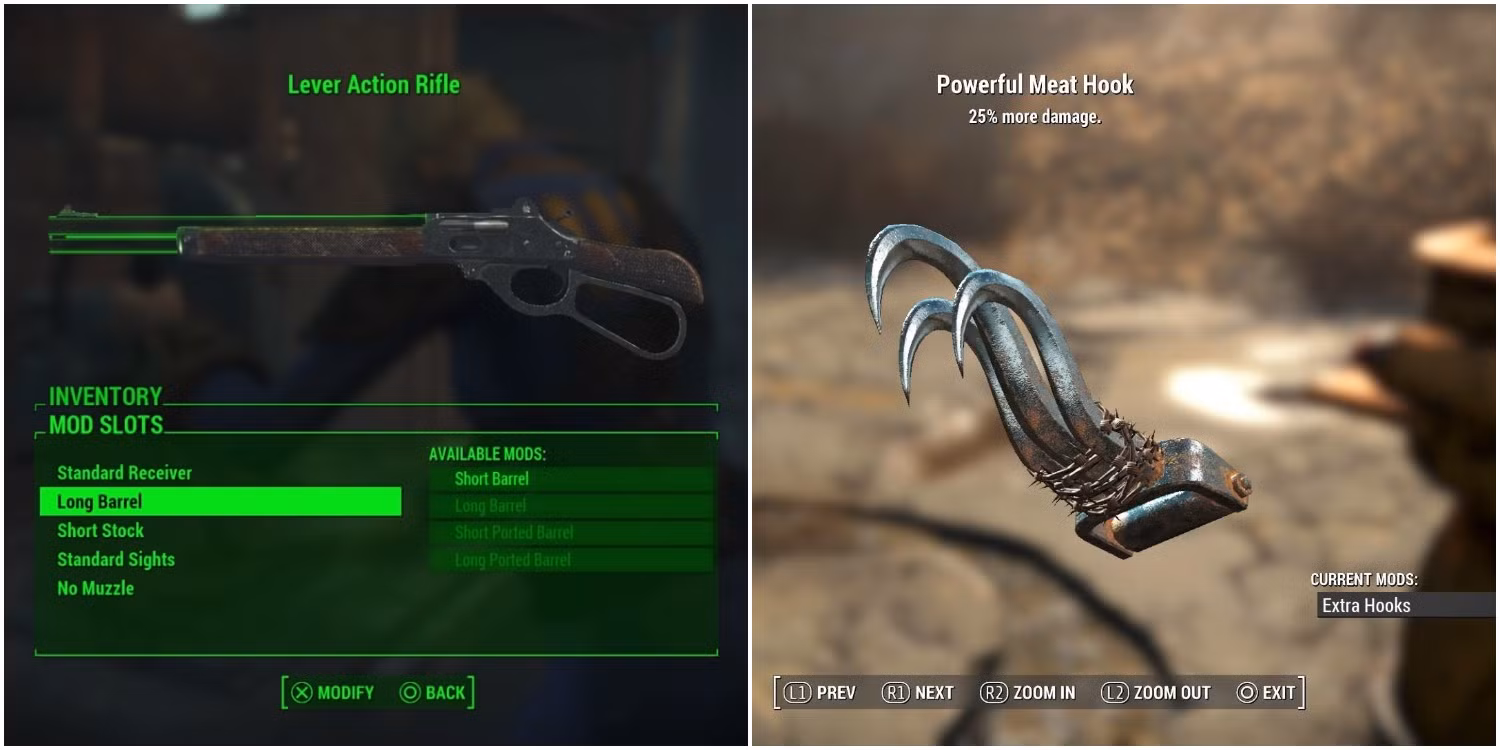
Task: Expand the Standard Sights mod slot
Action: point(116,559)
